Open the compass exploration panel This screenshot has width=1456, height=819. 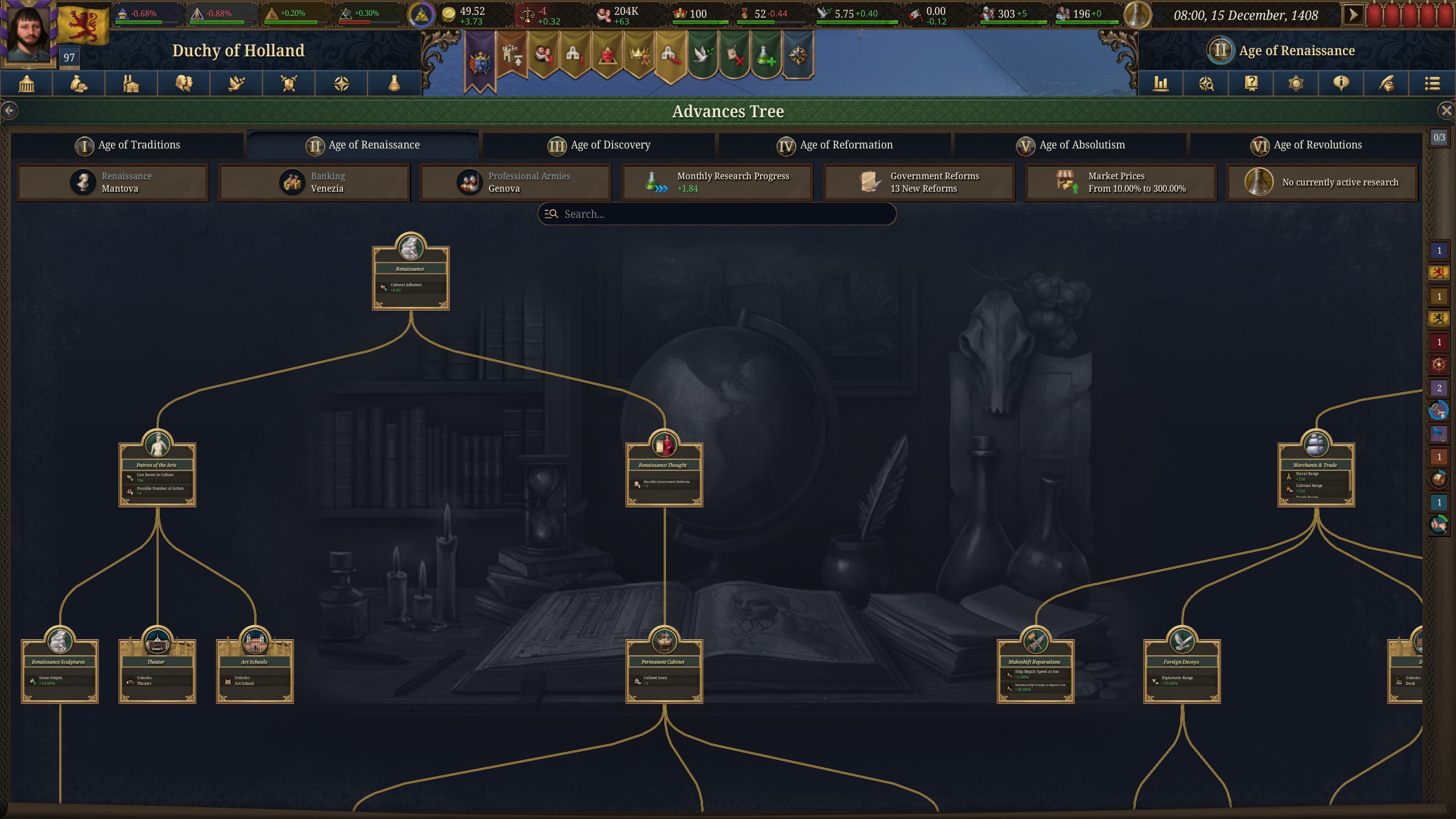pyautogui.click(x=341, y=84)
